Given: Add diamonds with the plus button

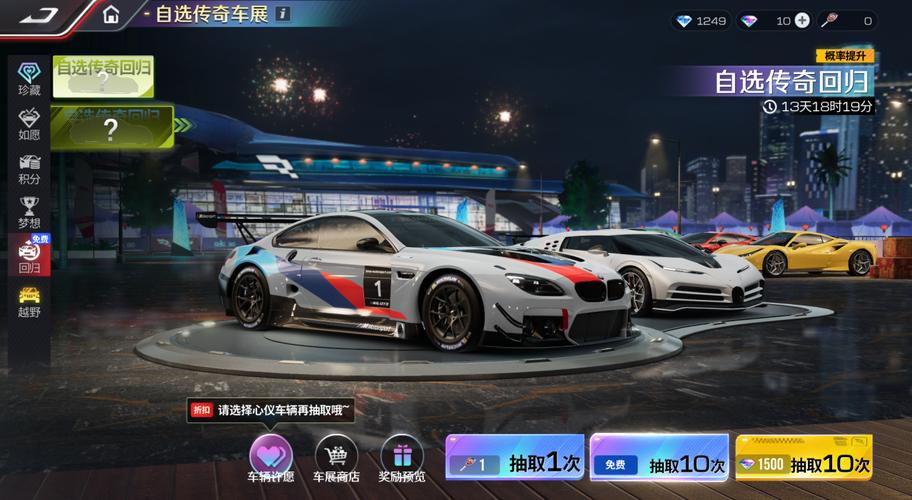Looking at the screenshot, I should [802, 20].
